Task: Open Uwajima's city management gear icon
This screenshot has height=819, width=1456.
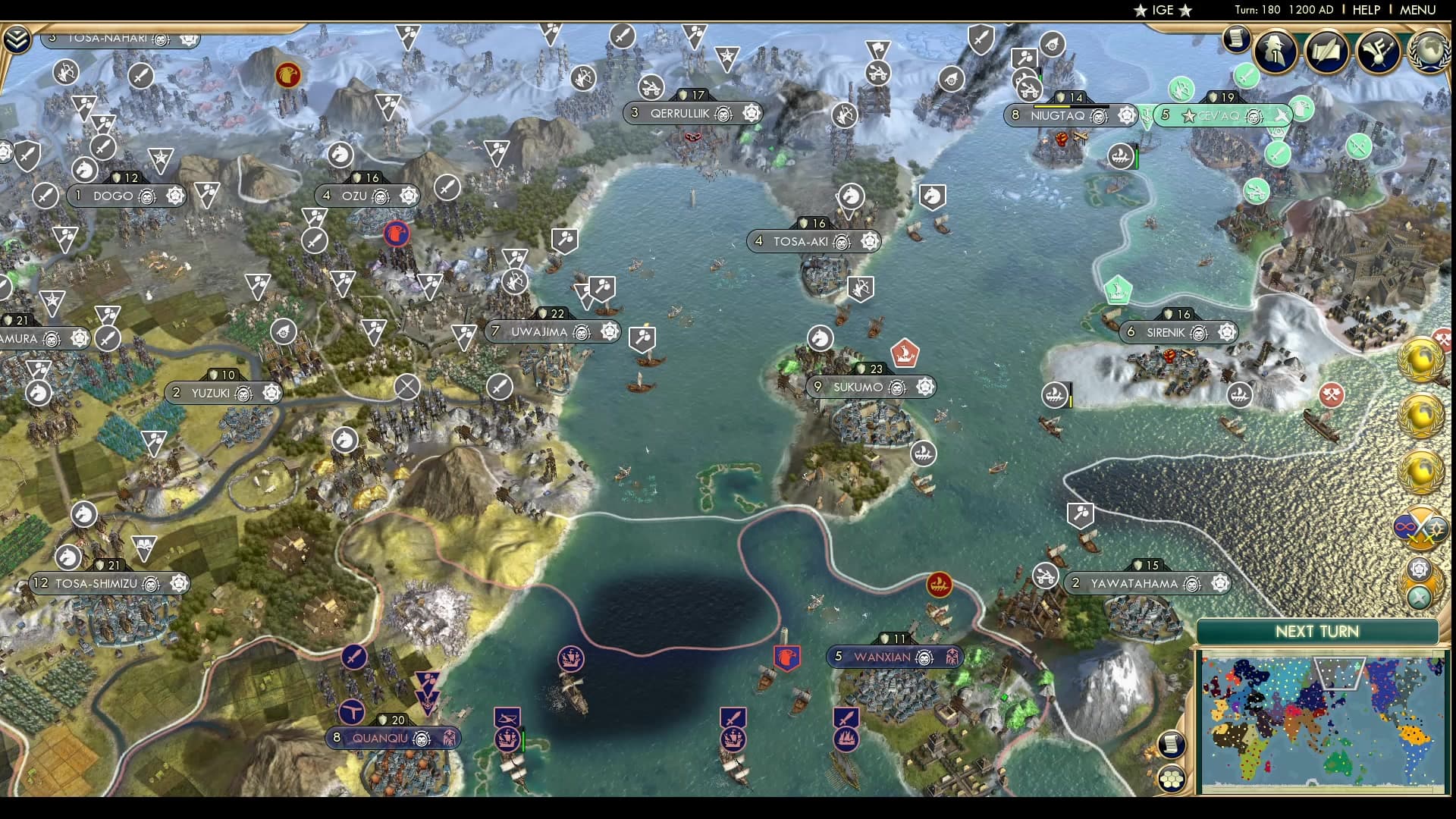Action: click(610, 331)
